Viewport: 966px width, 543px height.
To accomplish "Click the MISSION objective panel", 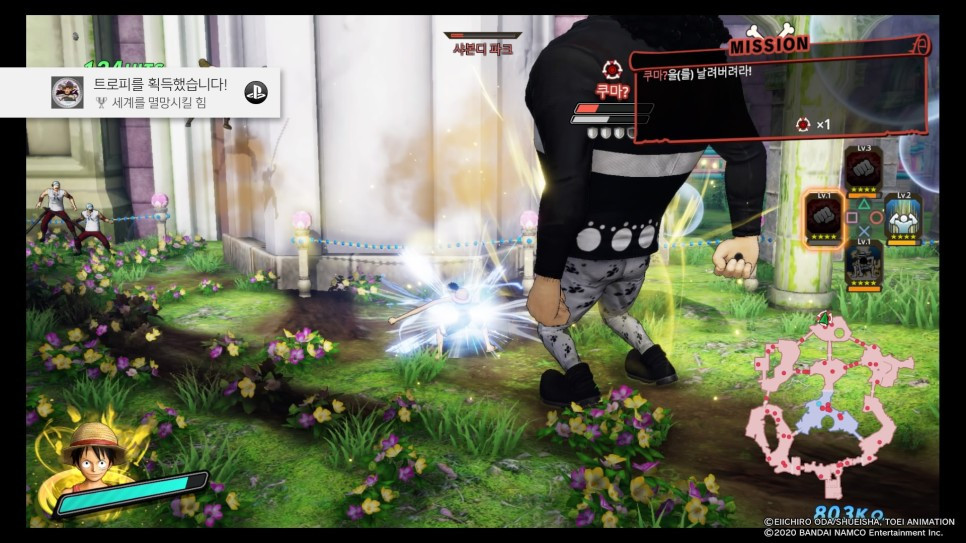I will 780,90.
